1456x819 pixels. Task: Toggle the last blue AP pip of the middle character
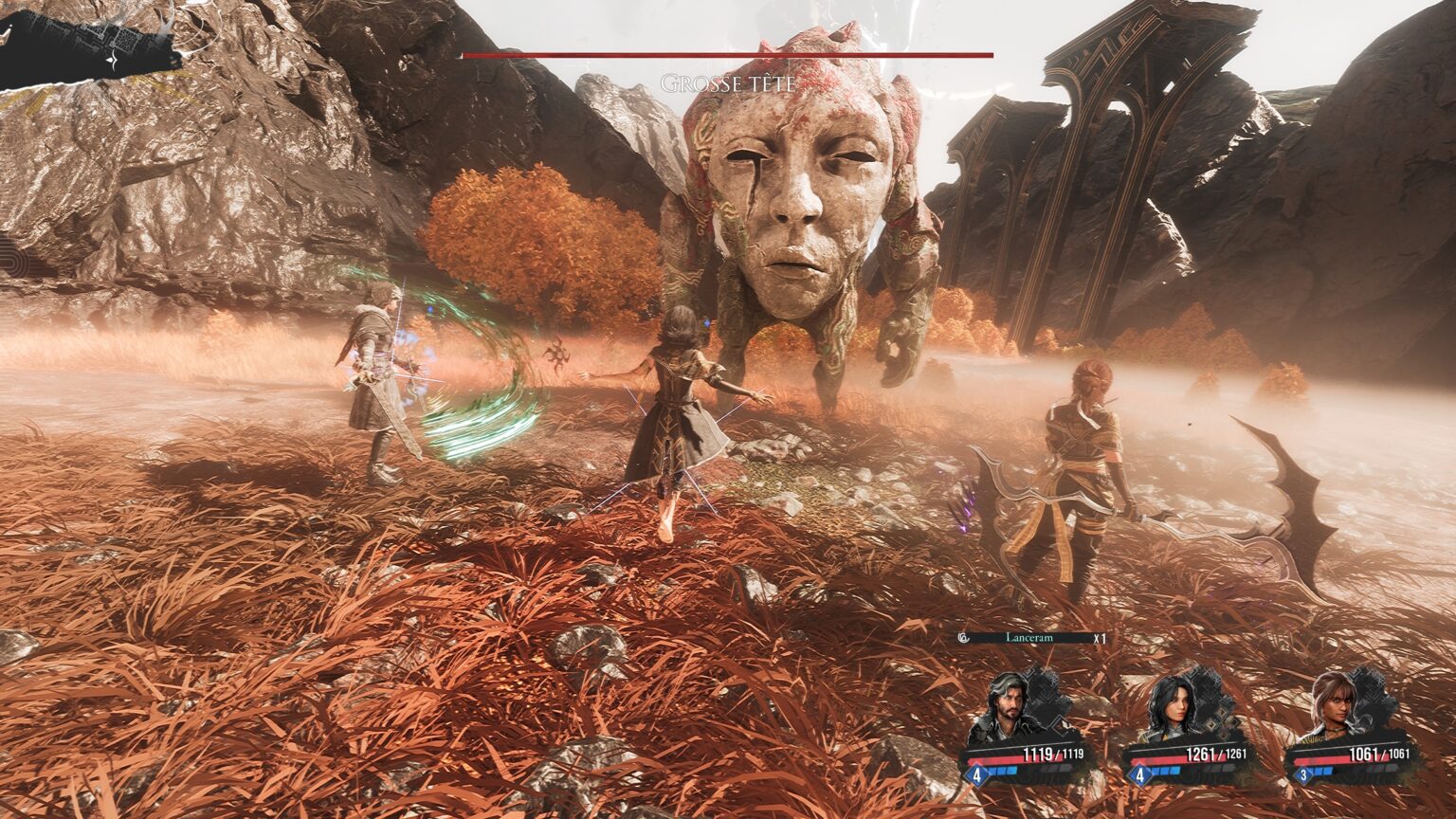point(1176,772)
